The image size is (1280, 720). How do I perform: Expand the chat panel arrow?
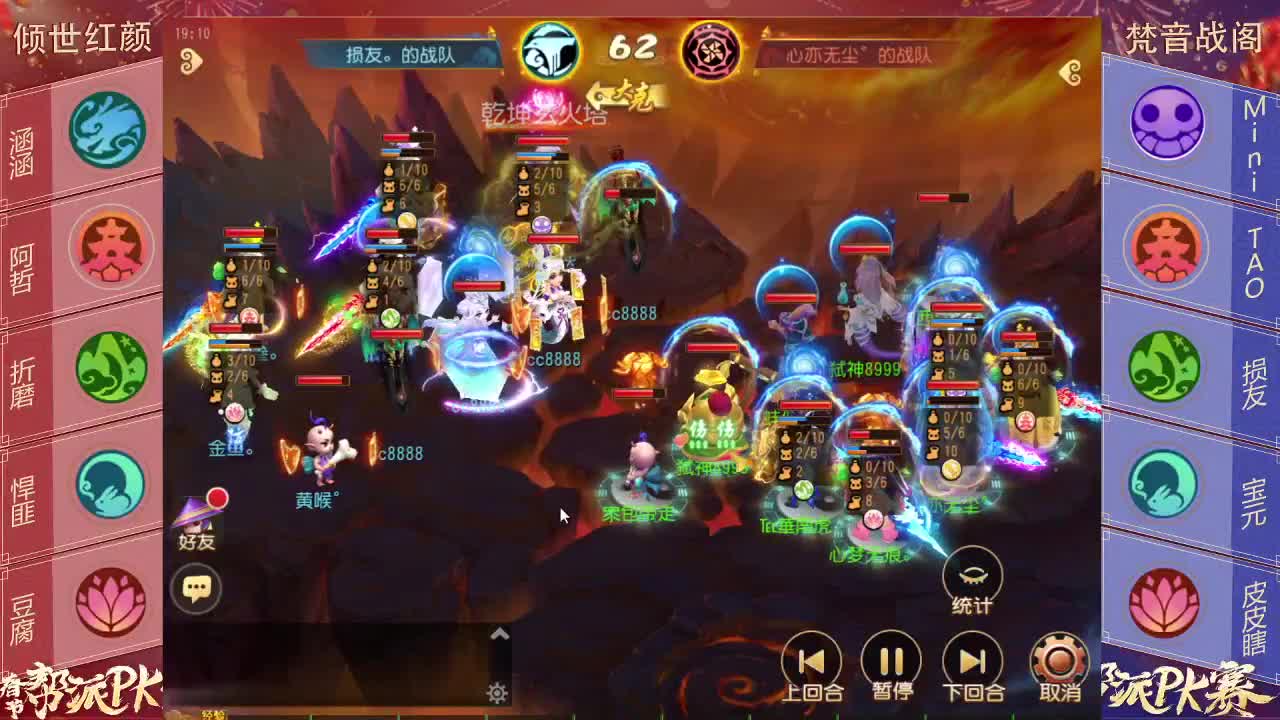(x=500, y=634)
